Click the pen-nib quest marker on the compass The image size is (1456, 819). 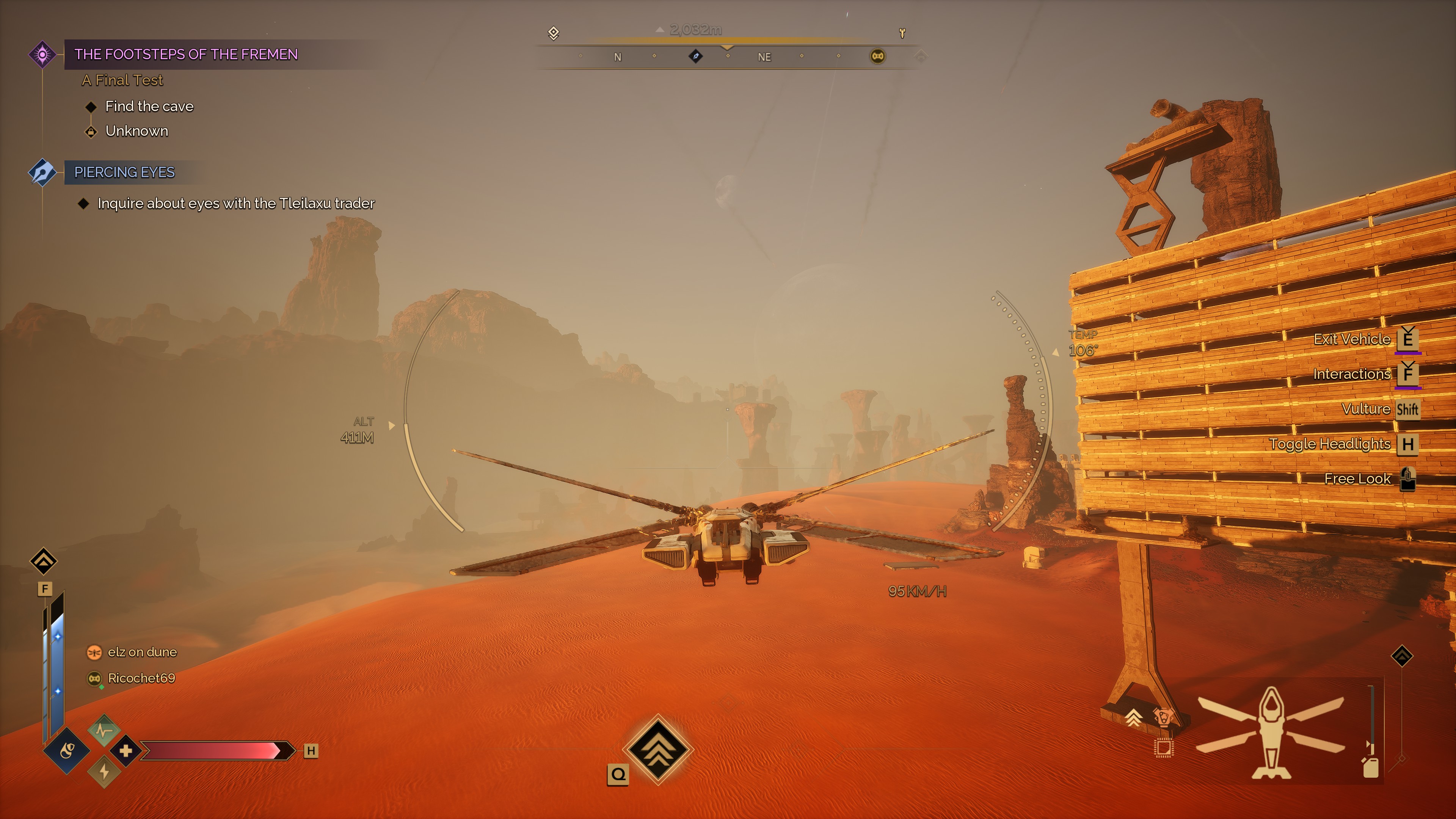(x=696, y=56)
